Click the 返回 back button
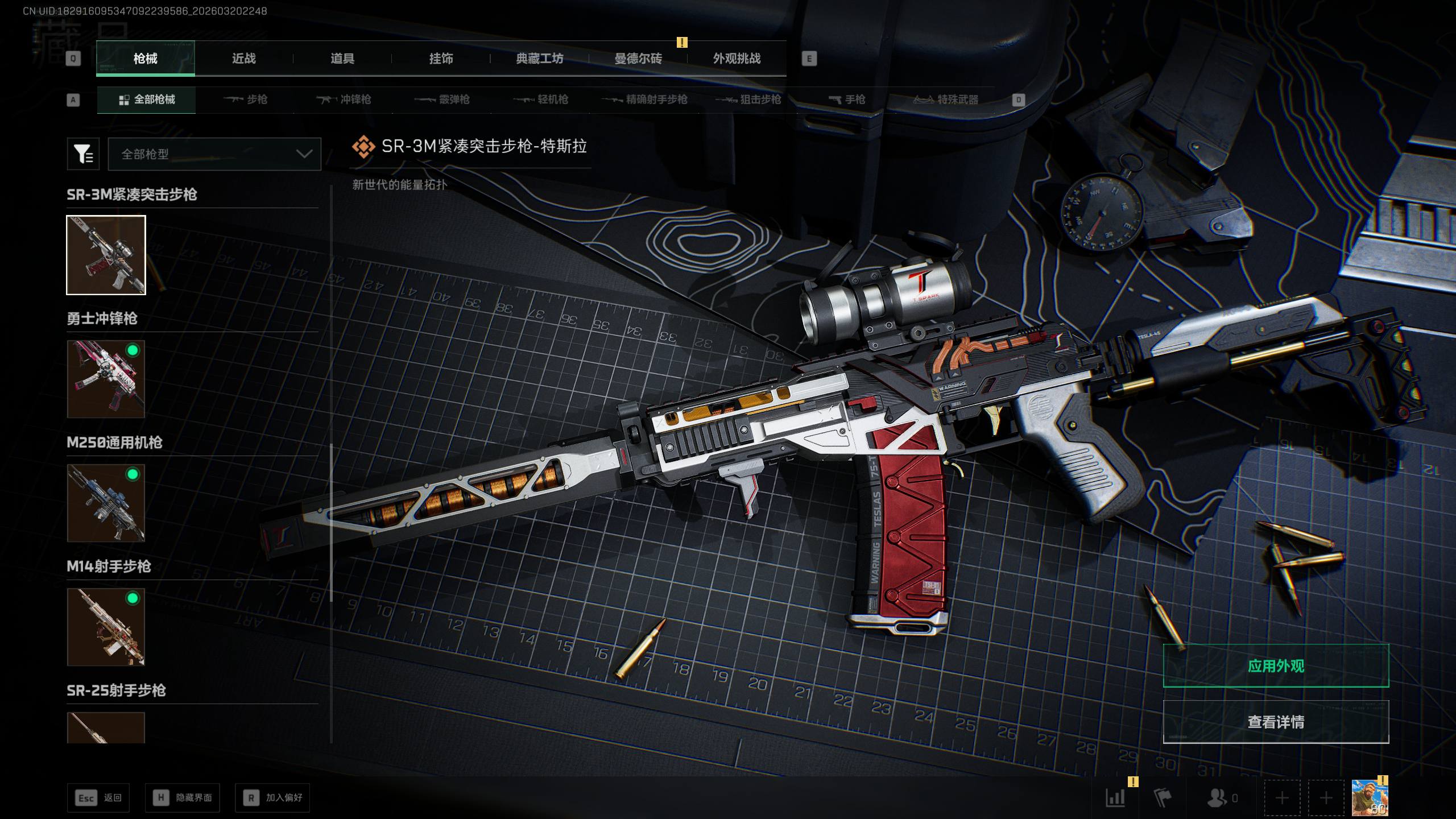The width and height of the screenshot is (1456, 819). tap(98, 798)
